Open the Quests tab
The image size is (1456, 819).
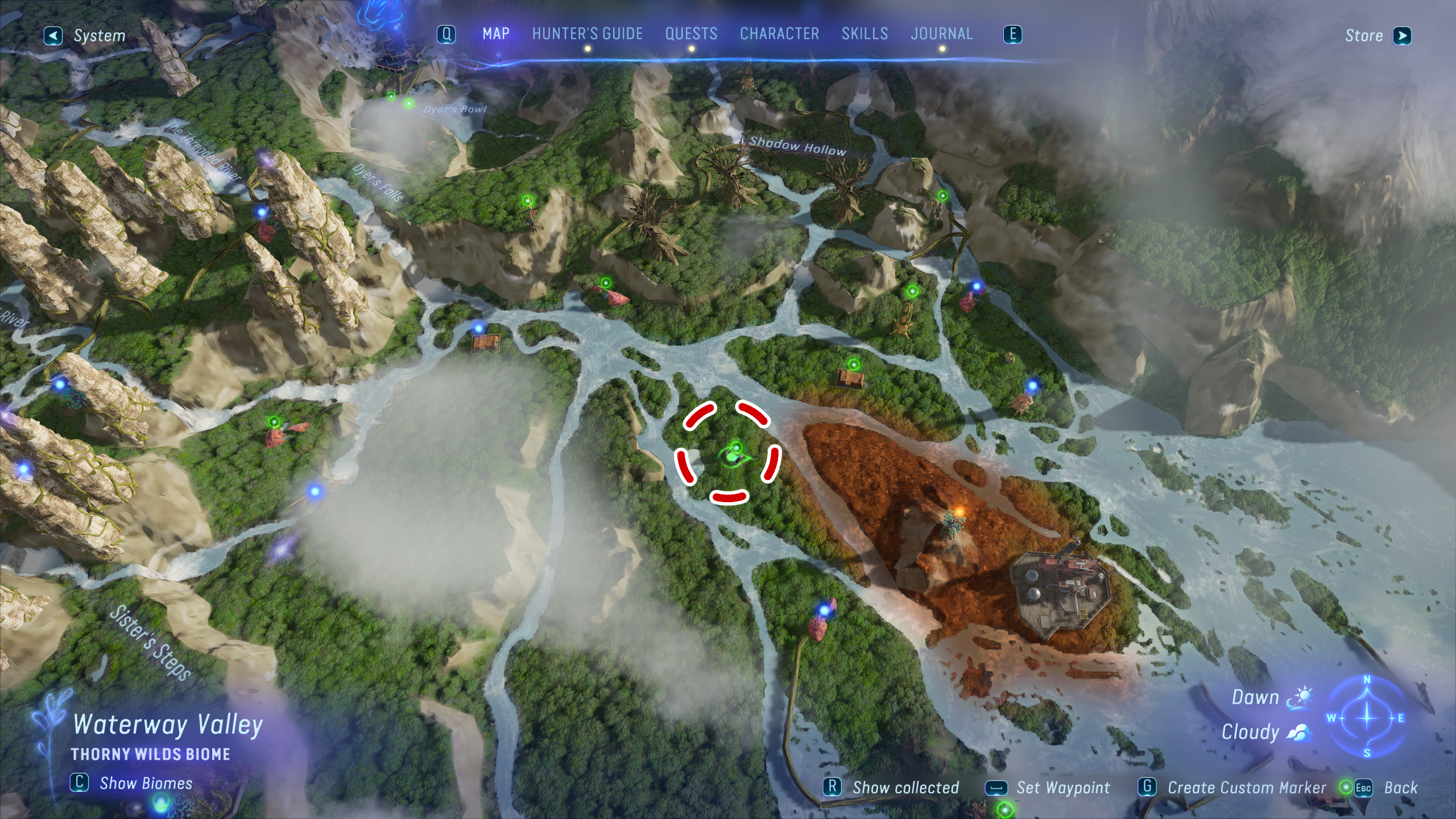click(691, 34)
